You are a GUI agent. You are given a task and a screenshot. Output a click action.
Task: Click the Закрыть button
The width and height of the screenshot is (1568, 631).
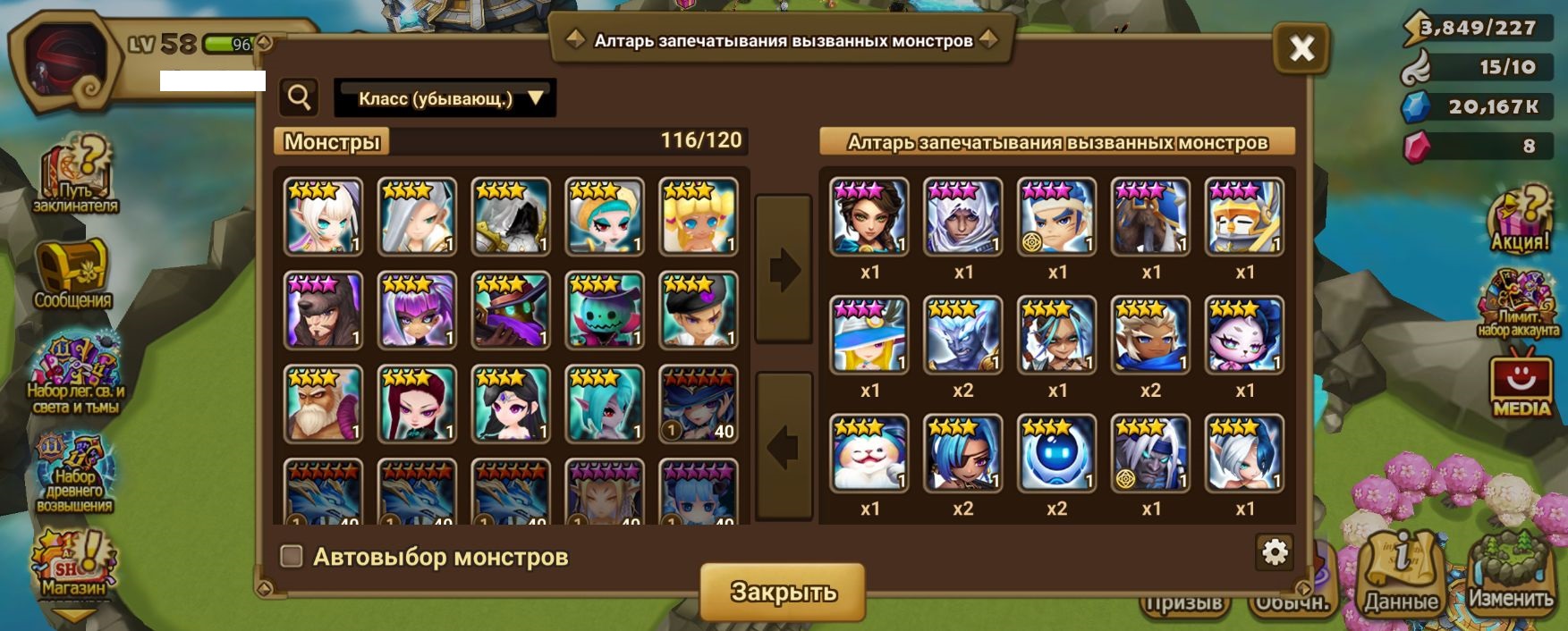click(783, 592)
